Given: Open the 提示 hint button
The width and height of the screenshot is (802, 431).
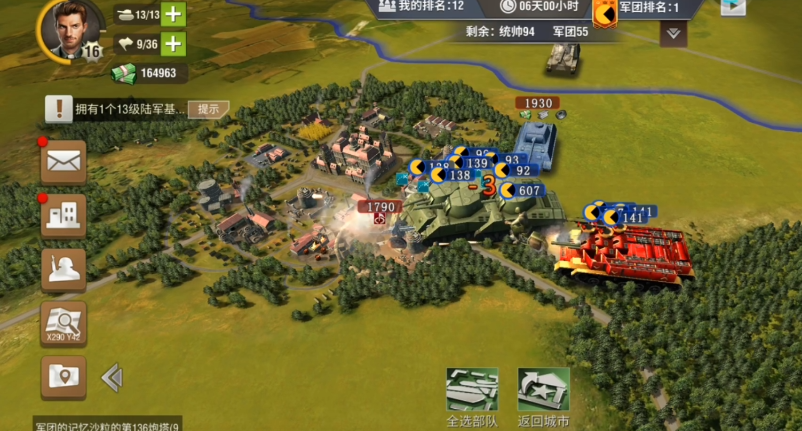Looking at the screenshot, I should click(x=208, y=109).
